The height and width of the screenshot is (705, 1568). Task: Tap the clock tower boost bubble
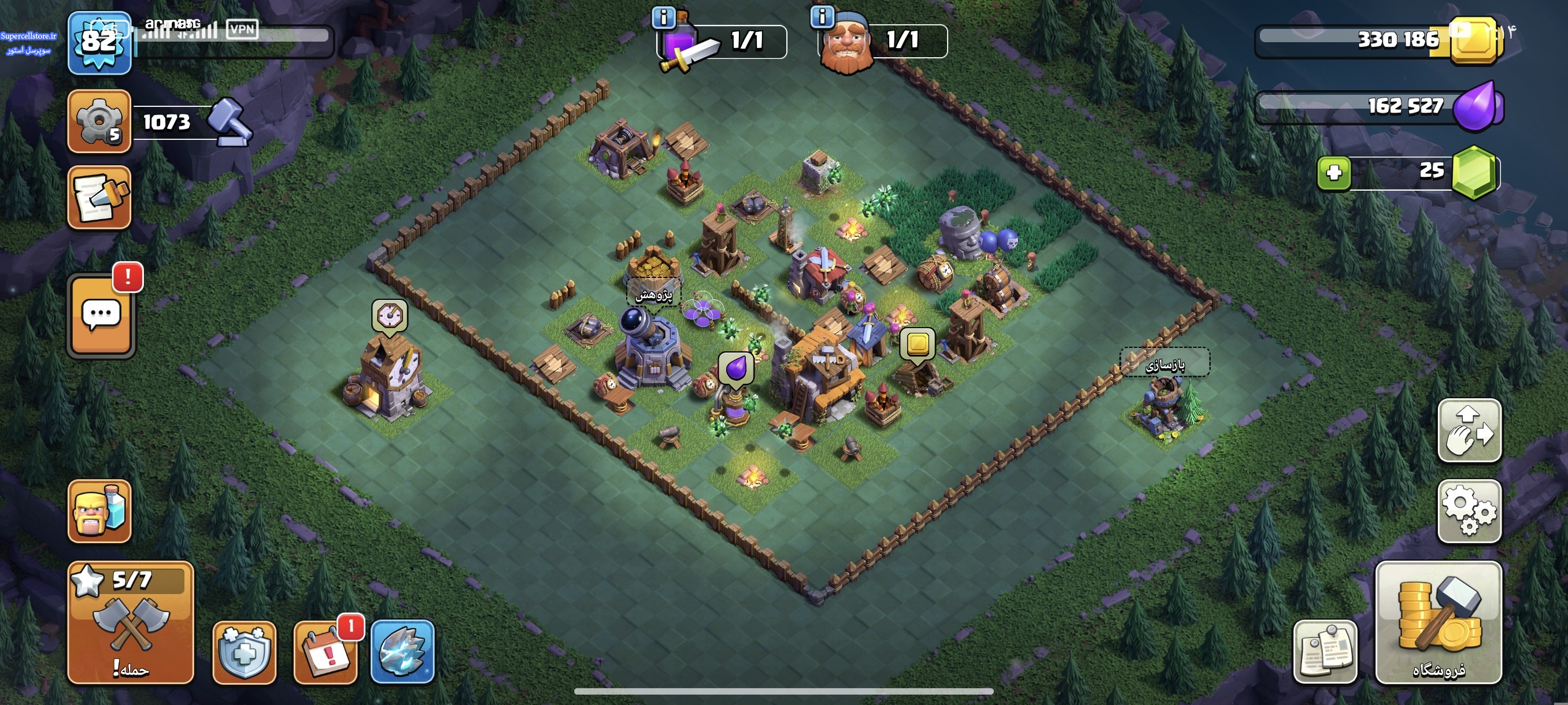point(390,316)
